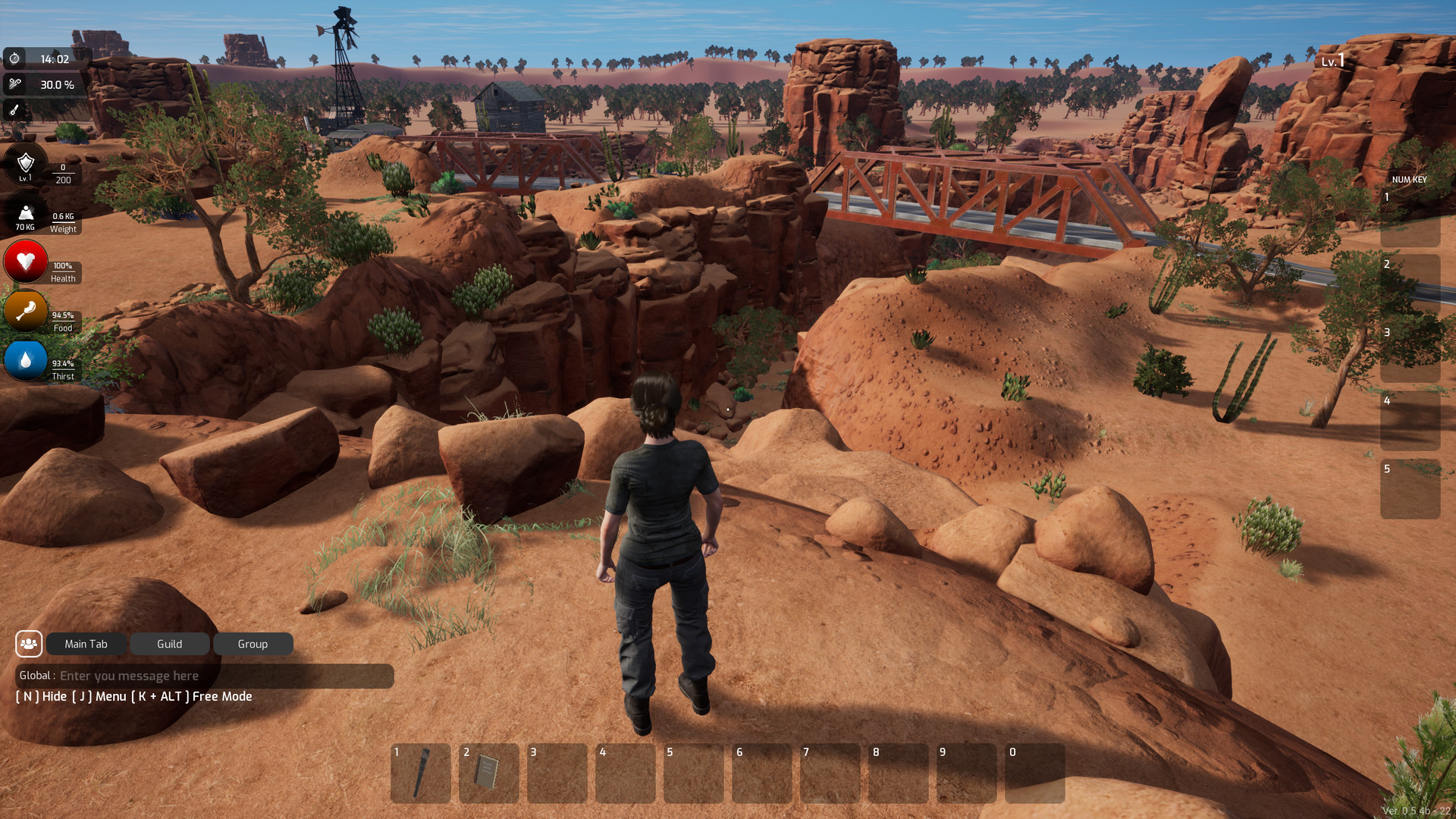Click hotbar slot 0 at the far right
The image size is (1456, 819).
(x=1034, y=773)
